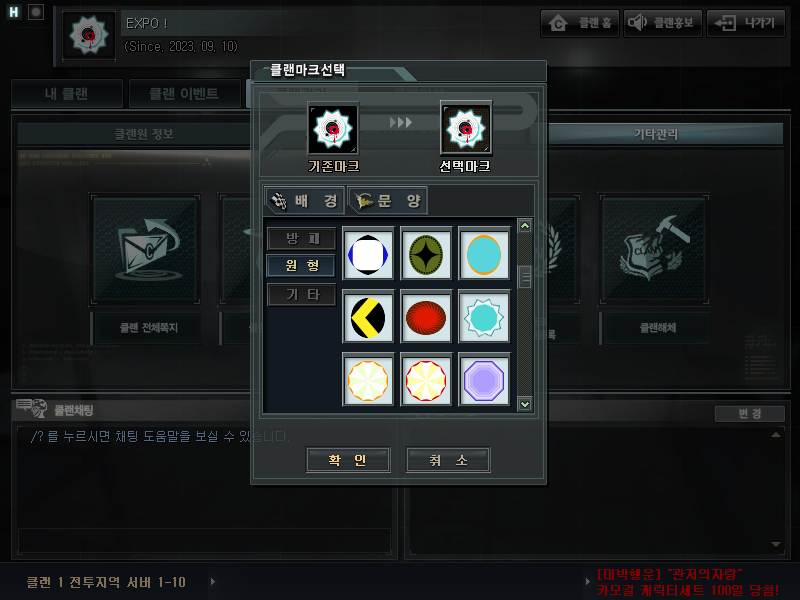
Task: Select the blue and white circle background
Action: click(x=367, y=254)
